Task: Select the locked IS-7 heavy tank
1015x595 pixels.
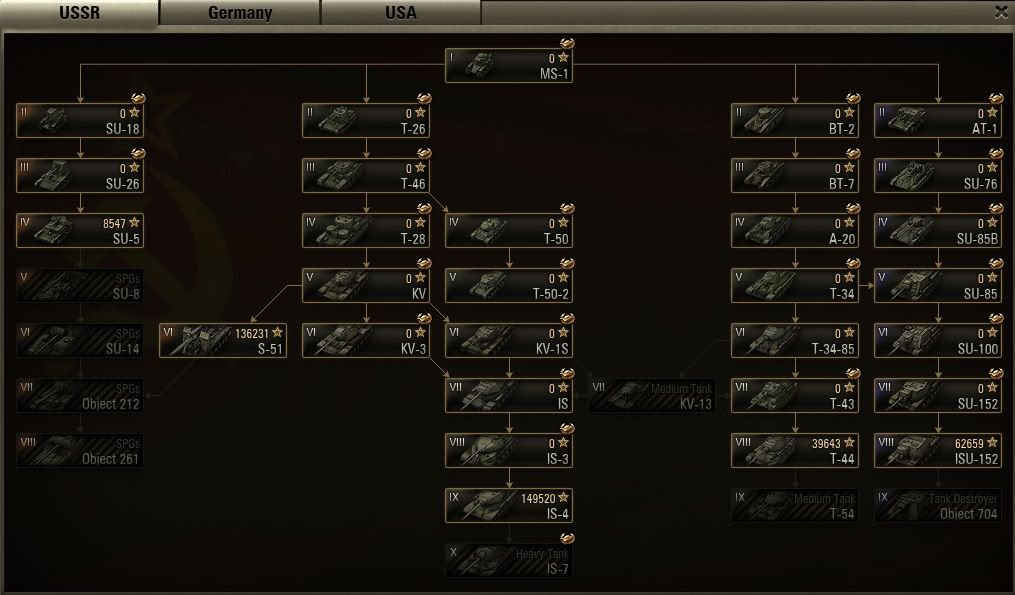Action: pos(509,561)
